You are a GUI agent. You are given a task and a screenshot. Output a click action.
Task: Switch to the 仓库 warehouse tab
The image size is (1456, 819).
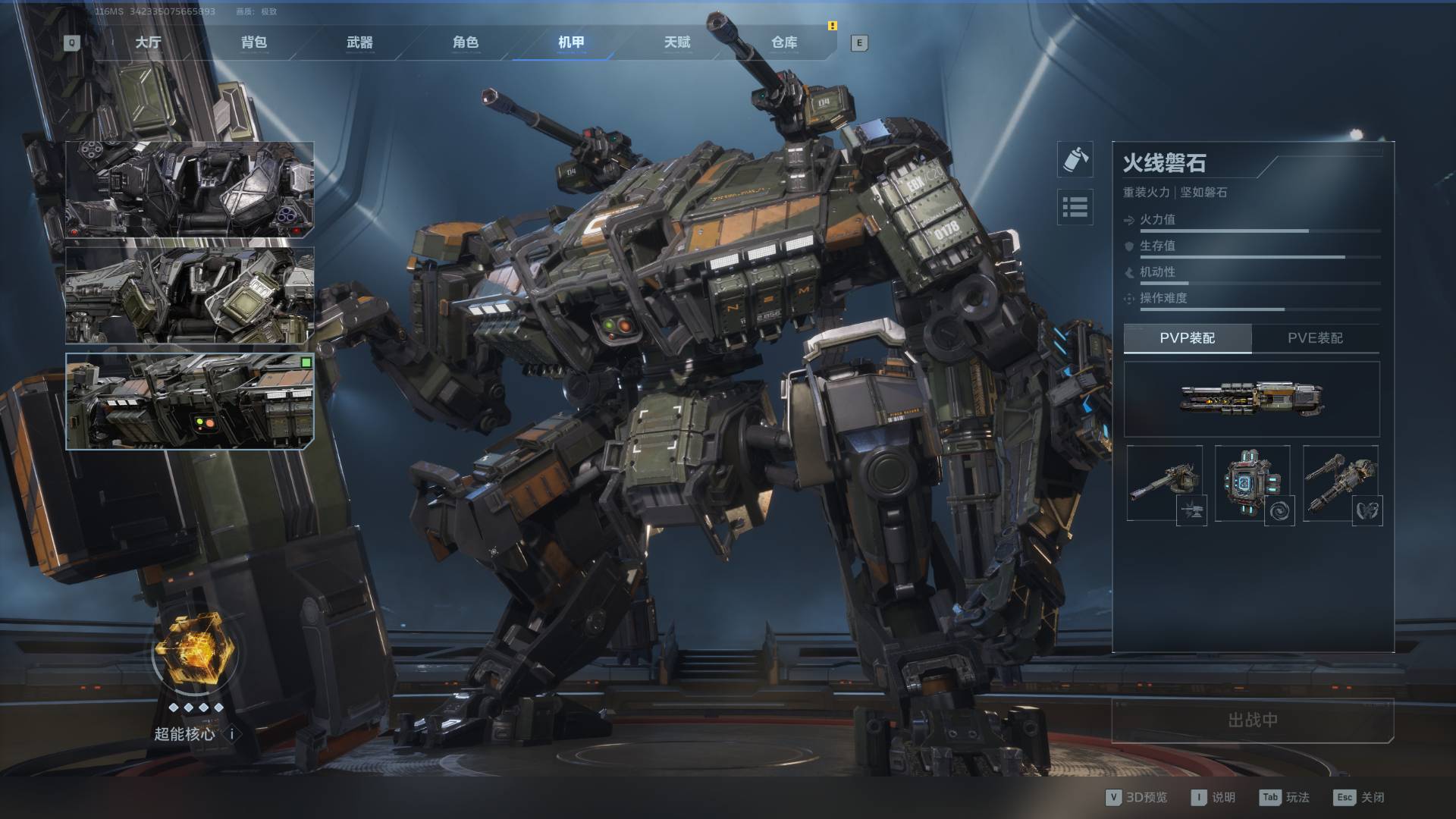pyautogui.click(x=784, y=42)
